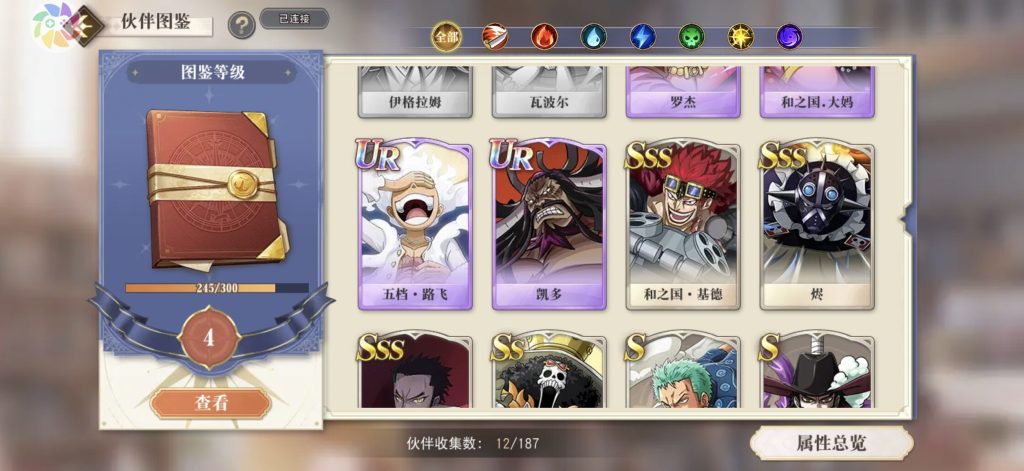
Task: Filter partners by the lightning attribute
Action: 642,37
